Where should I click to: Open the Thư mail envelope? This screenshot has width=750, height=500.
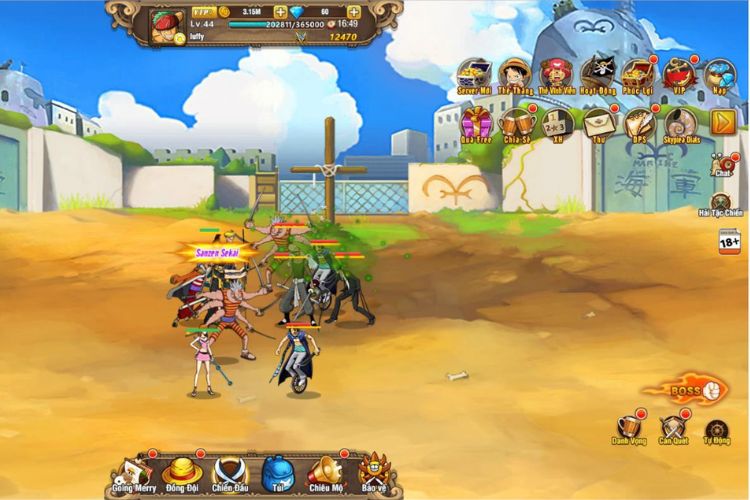[600, 122]
